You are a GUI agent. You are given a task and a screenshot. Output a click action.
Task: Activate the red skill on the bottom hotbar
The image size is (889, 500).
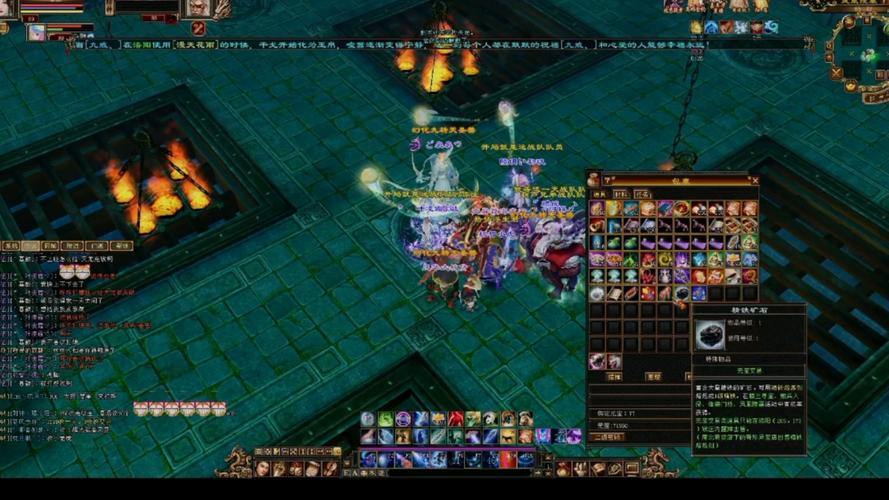[x=507, y=459]
